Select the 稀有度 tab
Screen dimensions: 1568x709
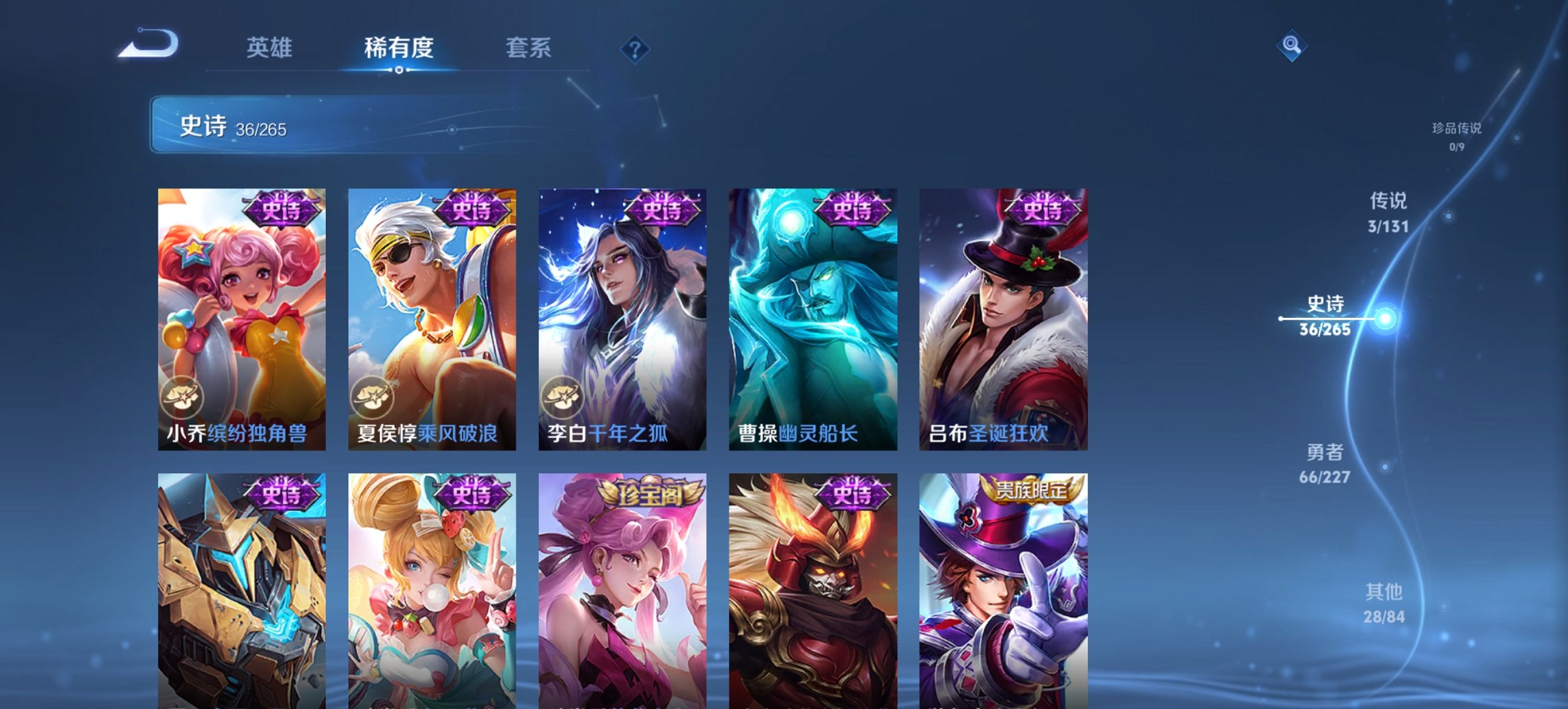tap(398, 49)
